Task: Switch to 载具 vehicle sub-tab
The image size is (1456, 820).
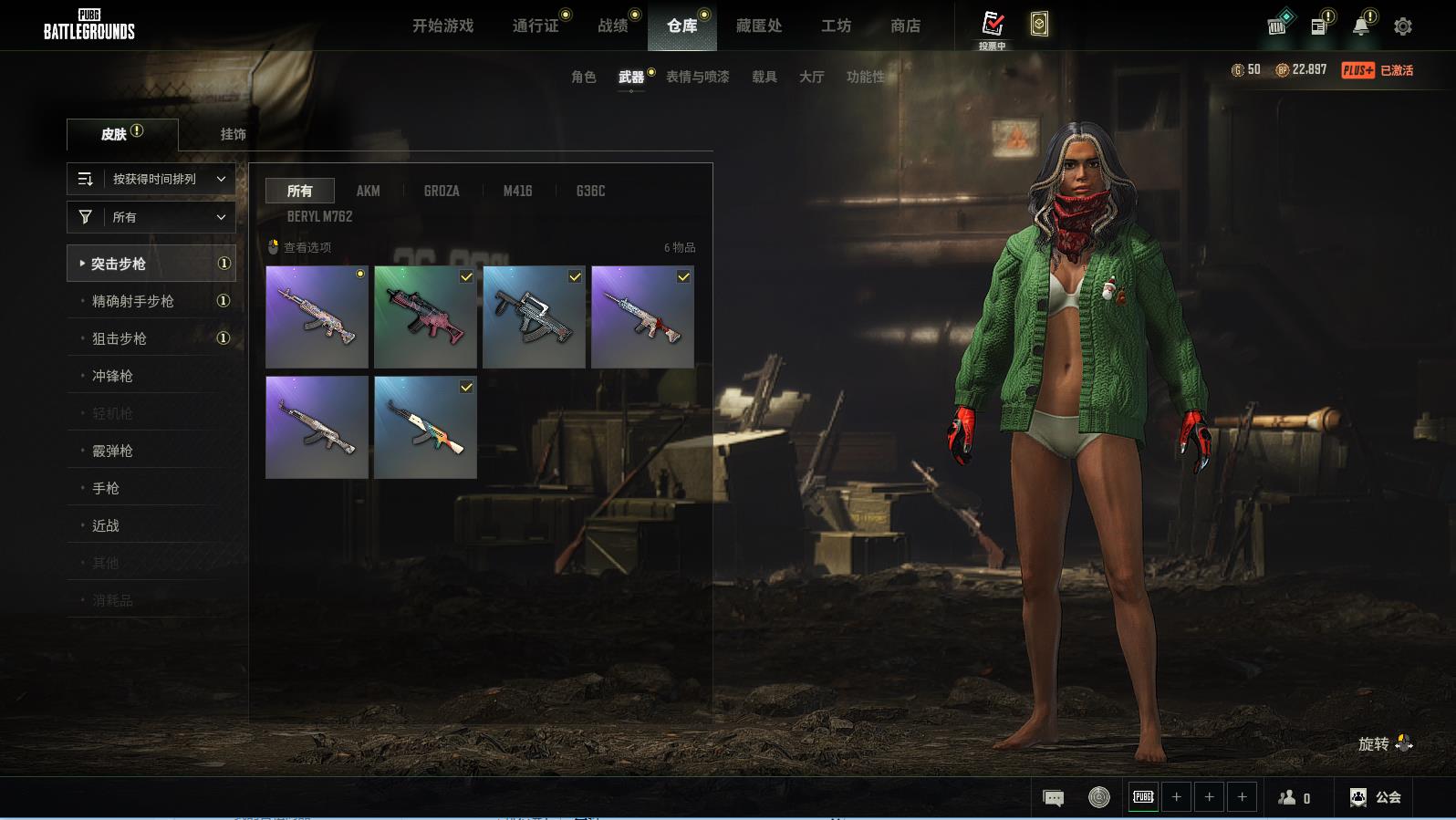Action: click(x=764, y=78)
